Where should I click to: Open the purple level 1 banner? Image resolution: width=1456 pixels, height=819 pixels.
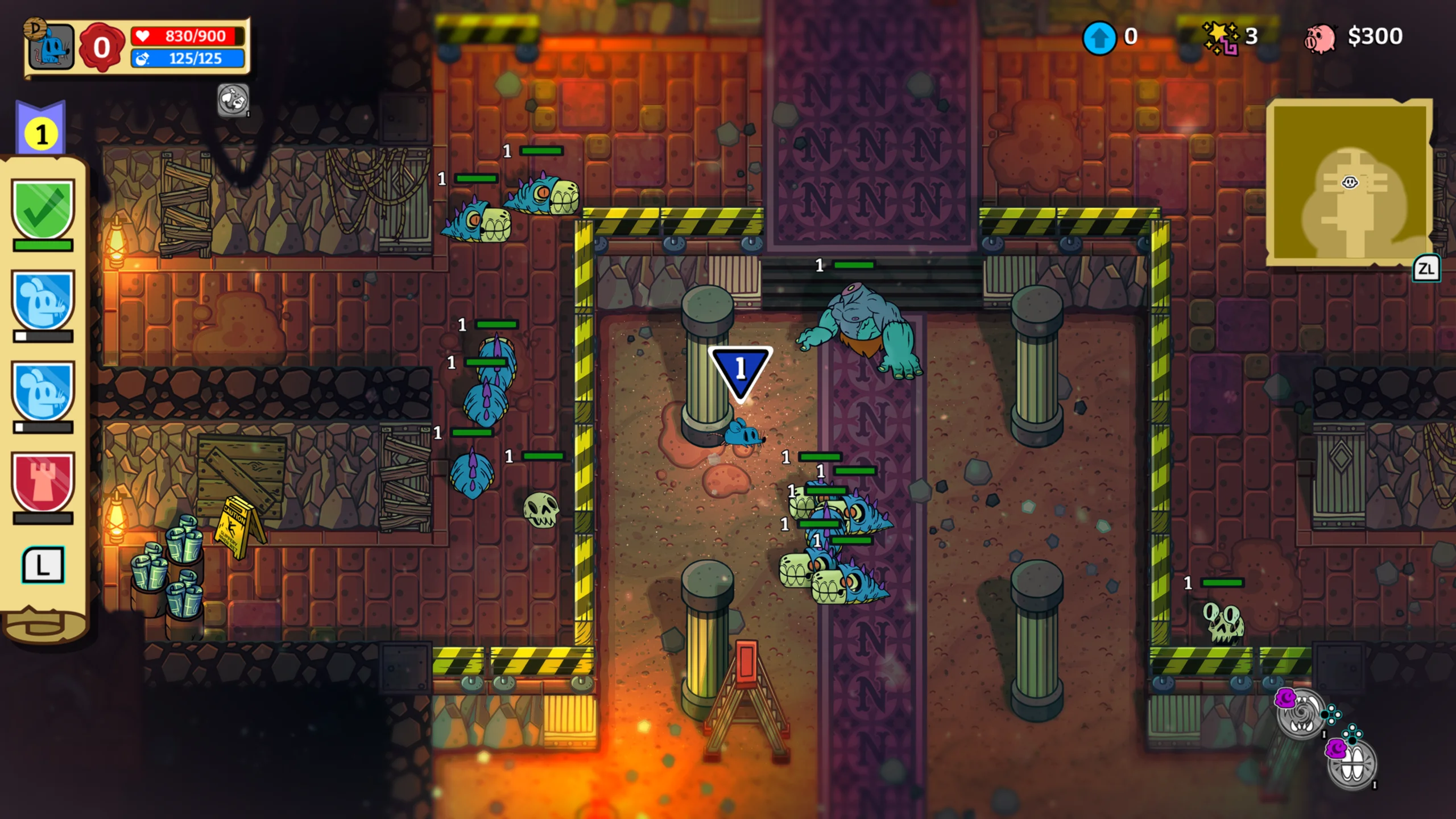pos(41,130)
